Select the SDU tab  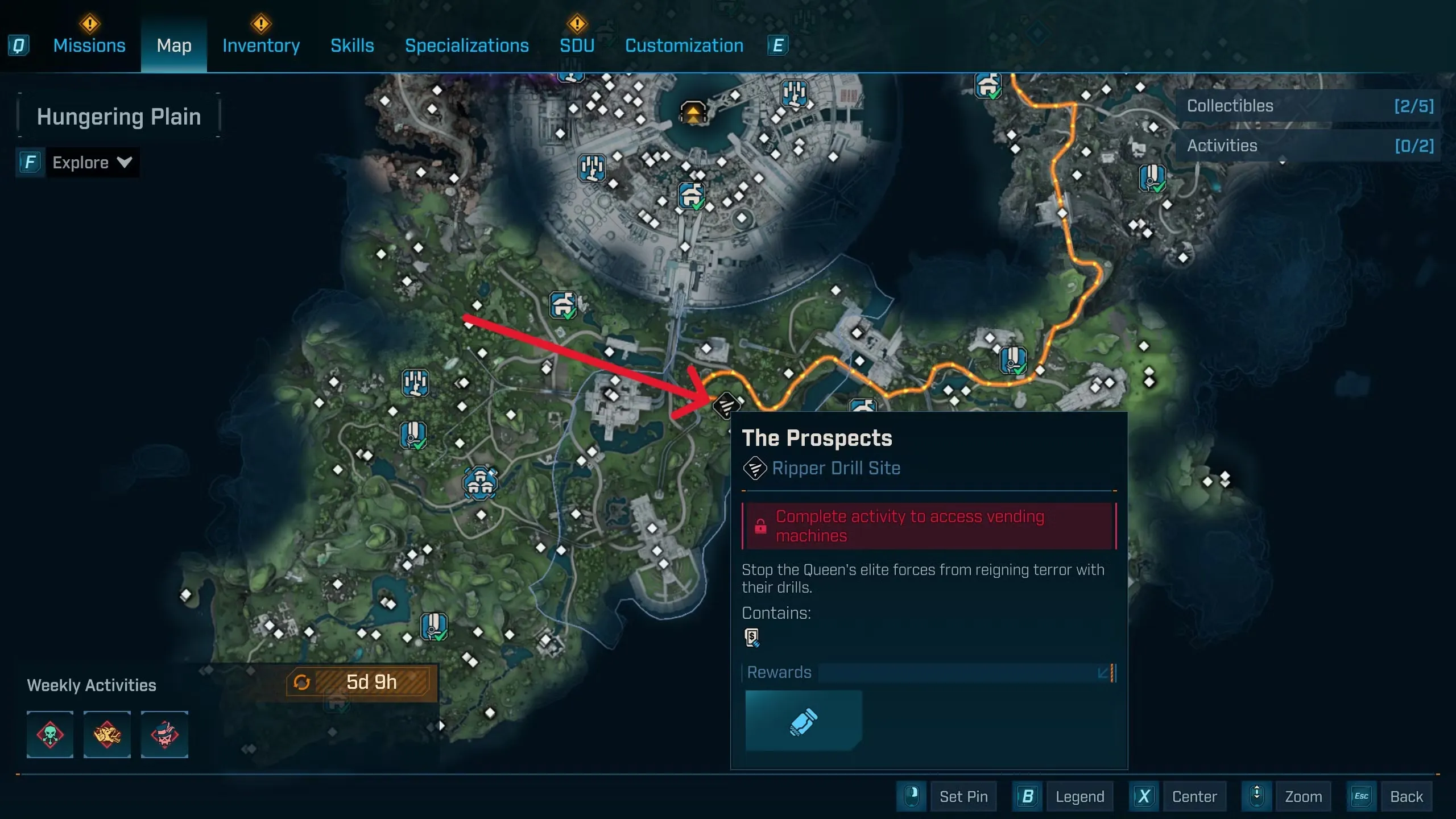coord(577,45)
